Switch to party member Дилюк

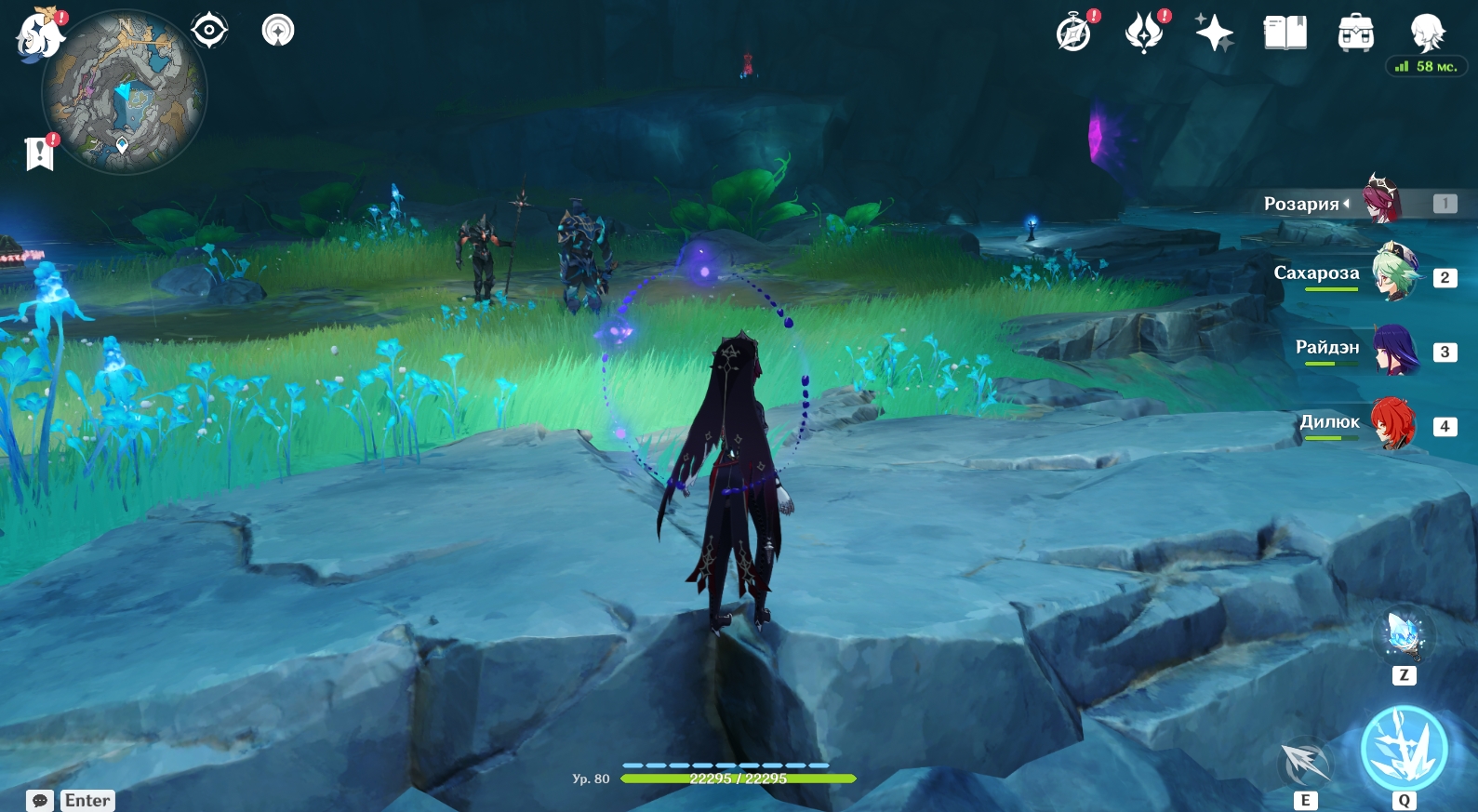[x=1393, y=422]
